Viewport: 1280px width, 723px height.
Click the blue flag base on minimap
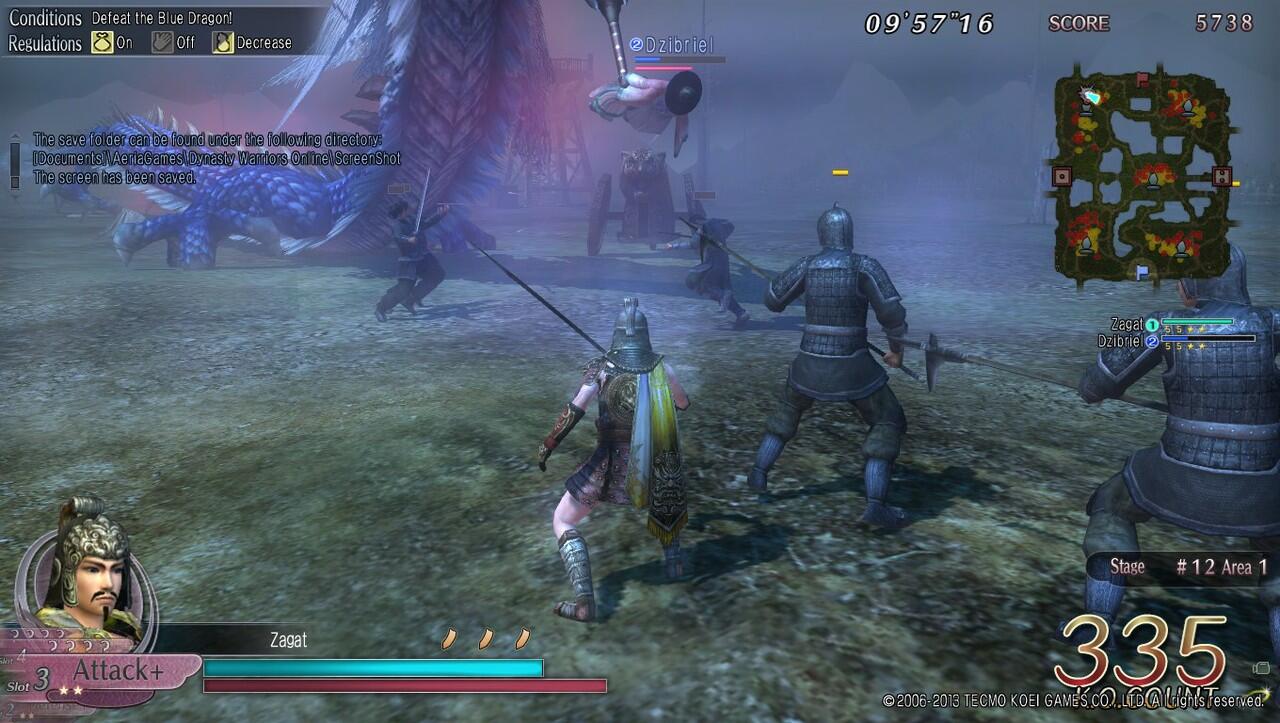(x=1142, y=270)
